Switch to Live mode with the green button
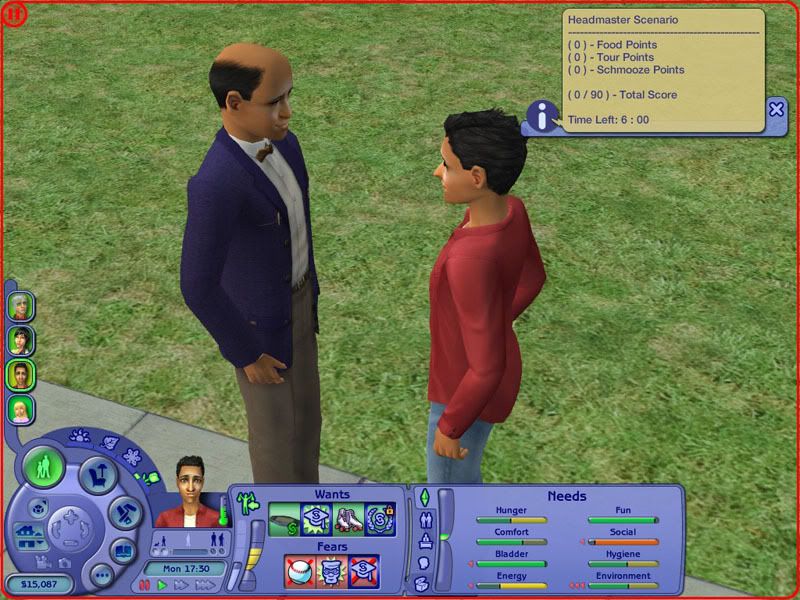 pyautogui.click(x=45, y=468)
